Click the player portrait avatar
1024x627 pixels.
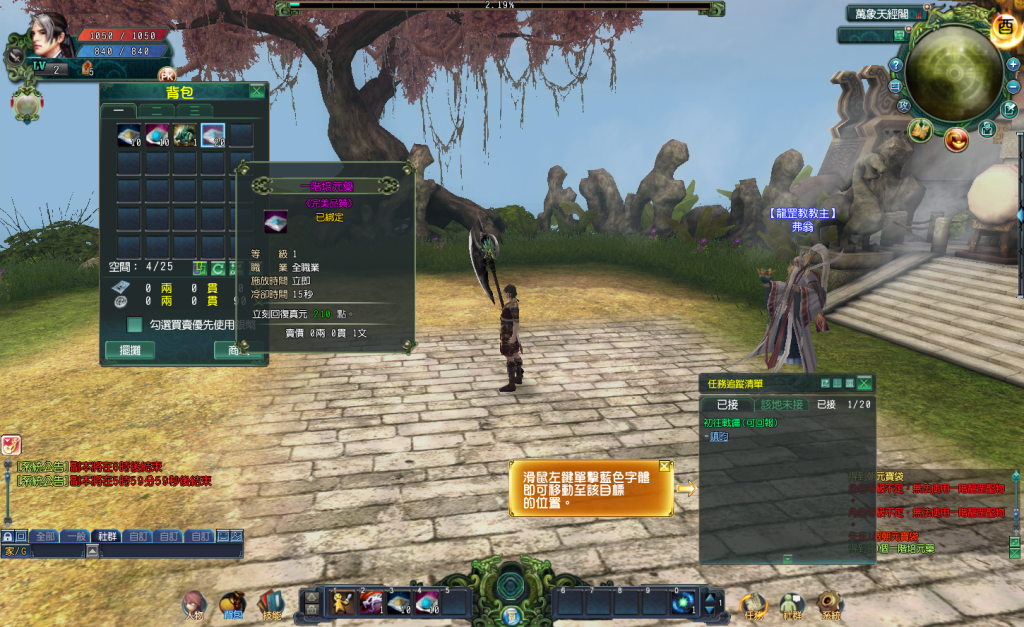44,37
